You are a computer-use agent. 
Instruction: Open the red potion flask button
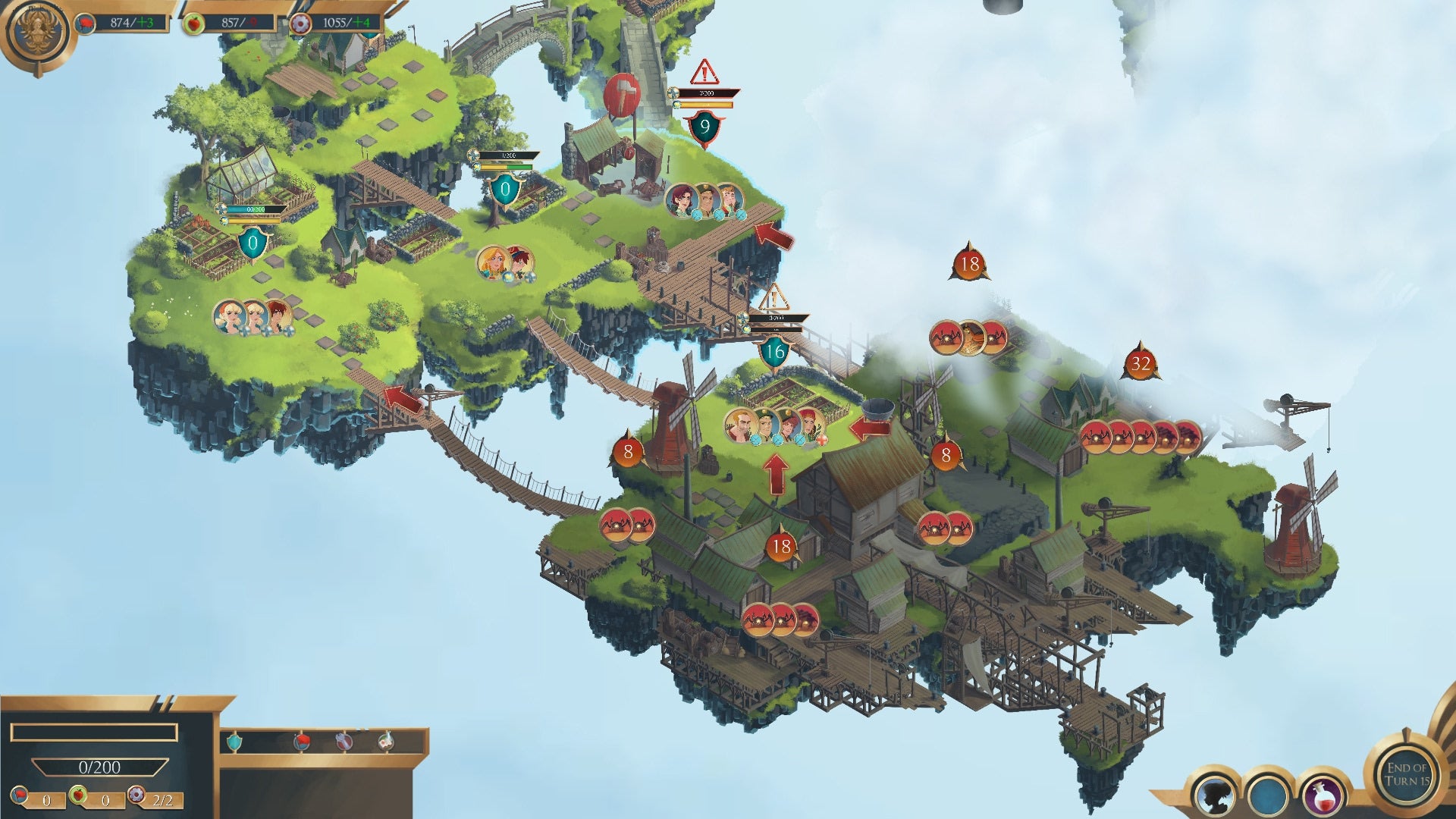click(x=1322, y=795)
